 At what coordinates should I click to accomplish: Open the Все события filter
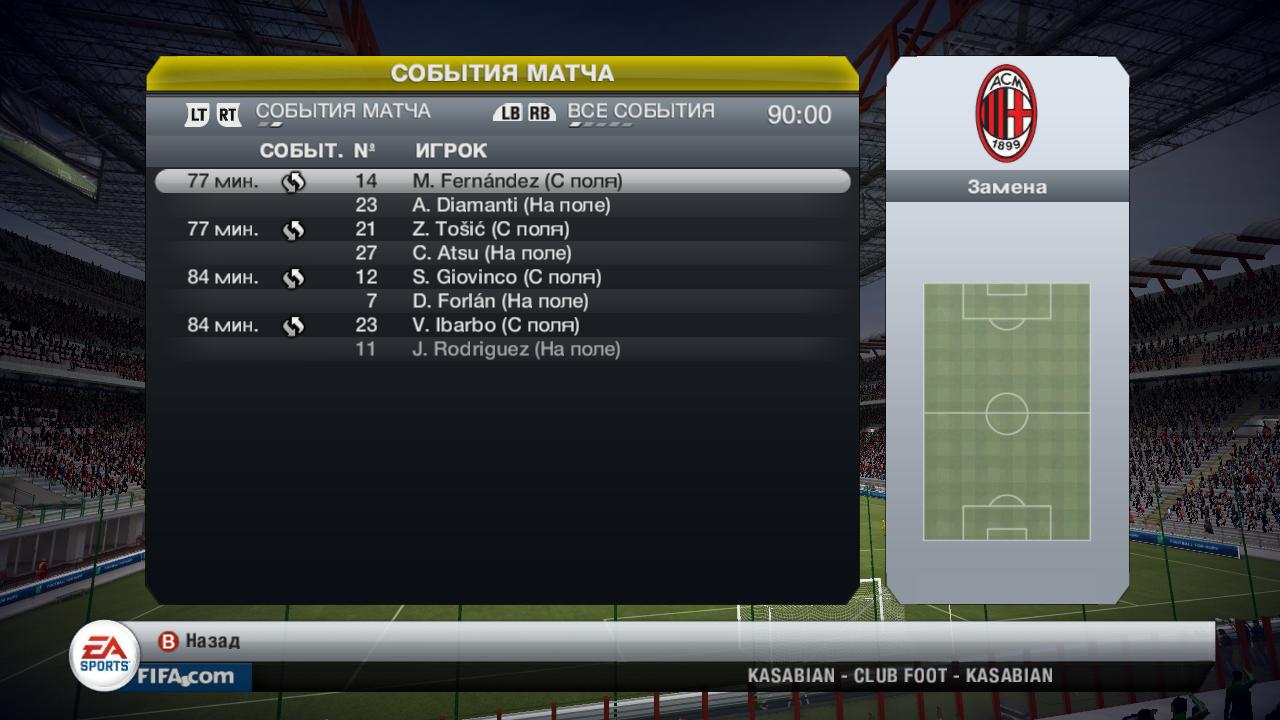coord(641,111)
